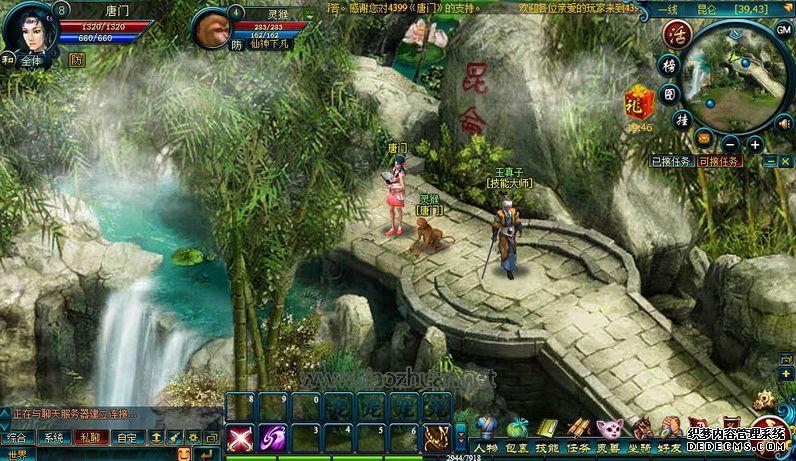Click the GM button by the minimap
This screenshot has width=796, height=461.
784,29
